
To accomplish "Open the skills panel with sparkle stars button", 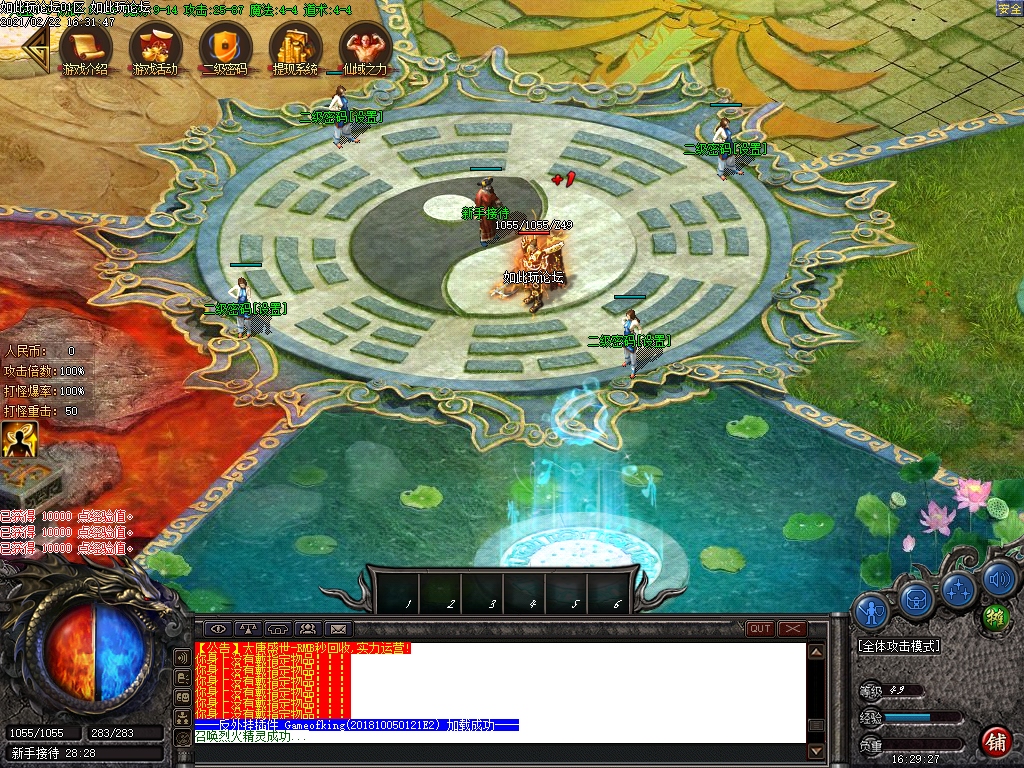I will point(959,588).
